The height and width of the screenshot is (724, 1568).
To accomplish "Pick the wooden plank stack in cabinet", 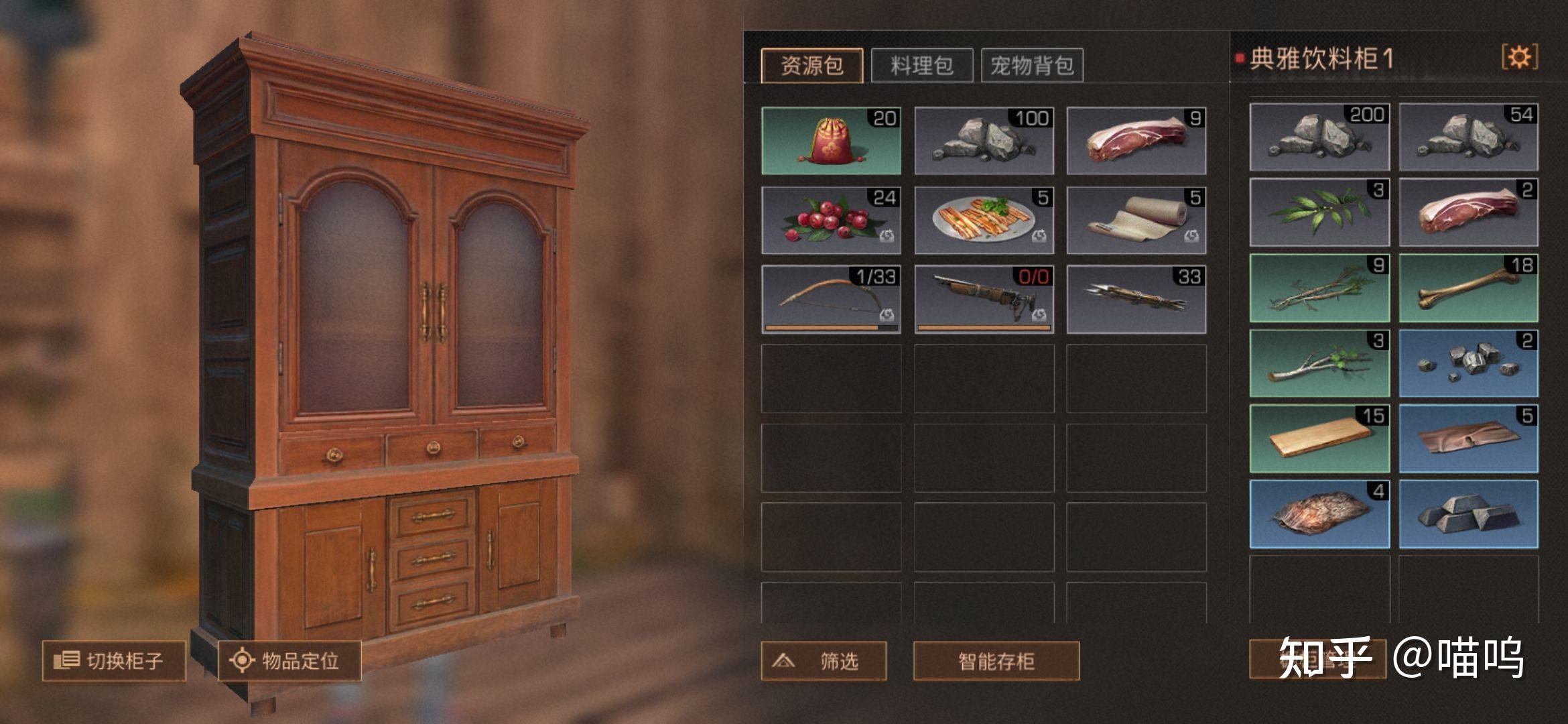I will (1319, 439).
